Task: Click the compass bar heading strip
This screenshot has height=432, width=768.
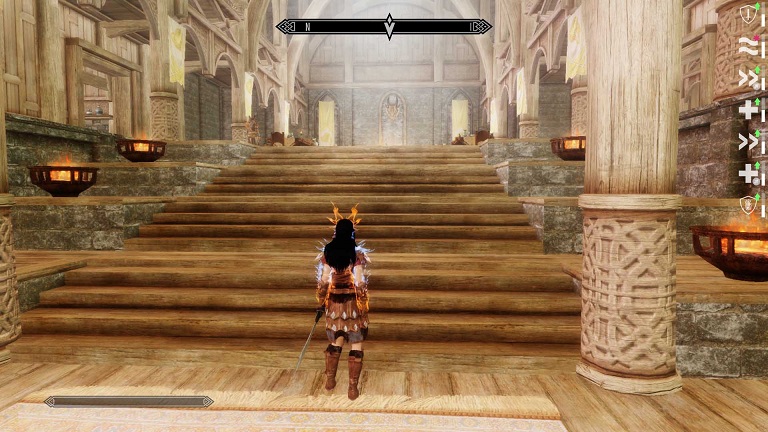Action: click(384, 27)
